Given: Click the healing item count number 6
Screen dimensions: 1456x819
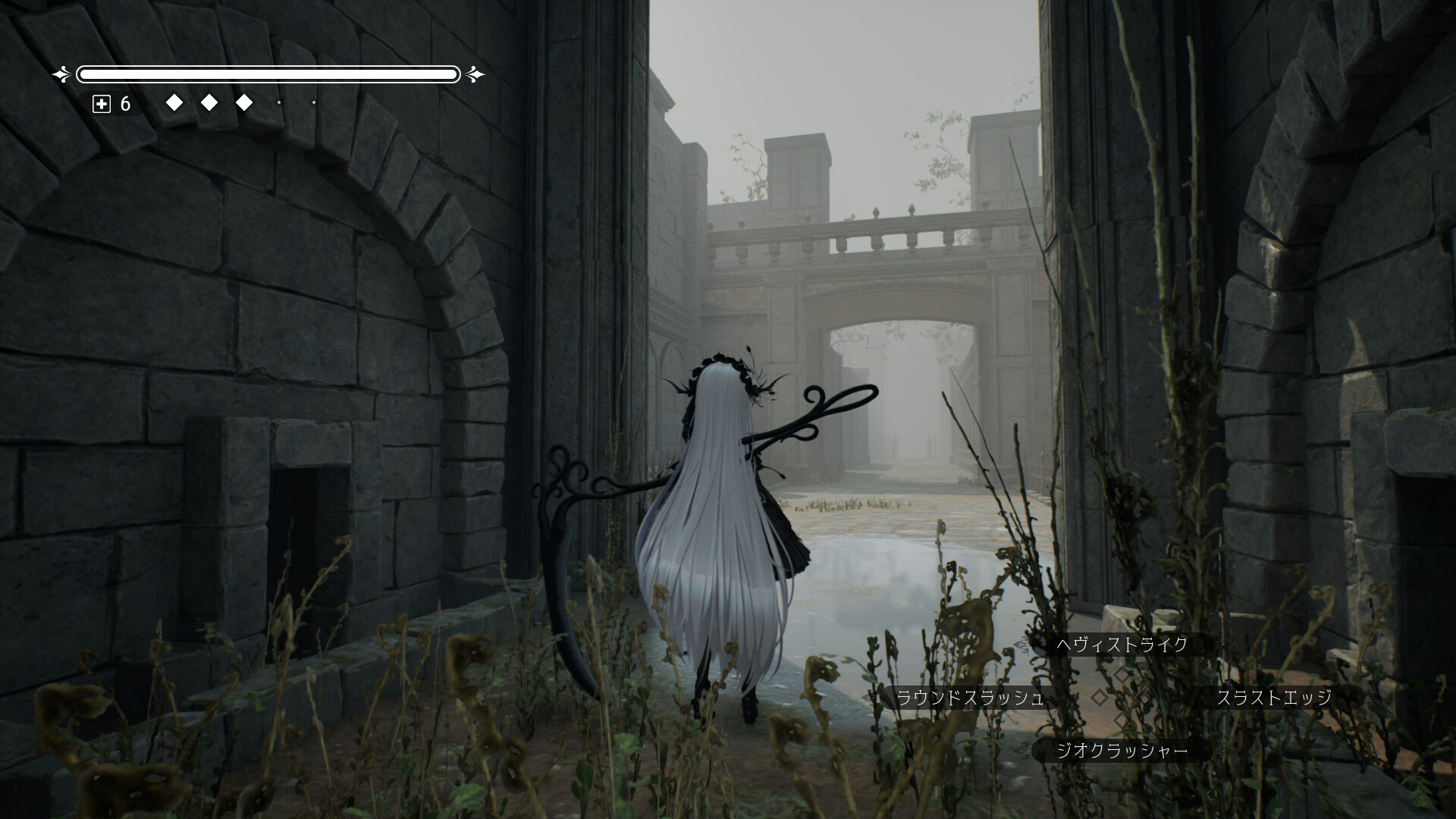Looking at the screenshot, I should click(x=125, y=102).
